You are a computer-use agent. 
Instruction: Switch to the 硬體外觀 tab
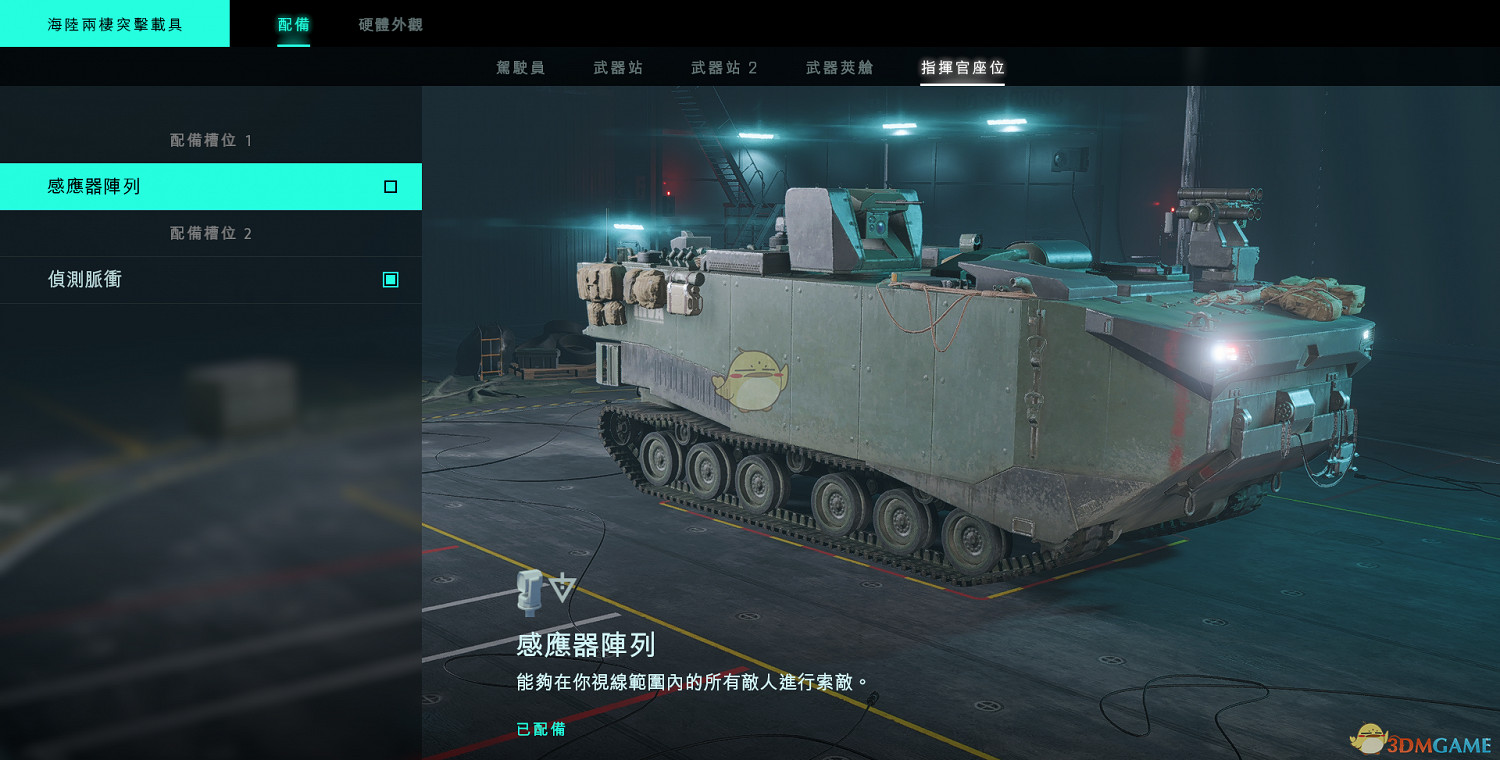(388, 26)
